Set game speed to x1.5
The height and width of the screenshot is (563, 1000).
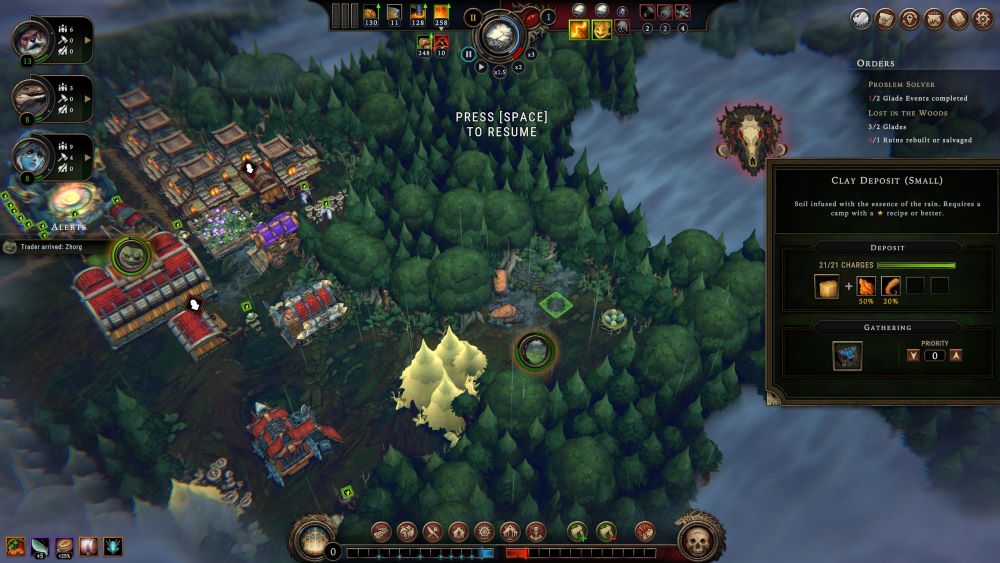pyautogui.click(x=500, y=70)
